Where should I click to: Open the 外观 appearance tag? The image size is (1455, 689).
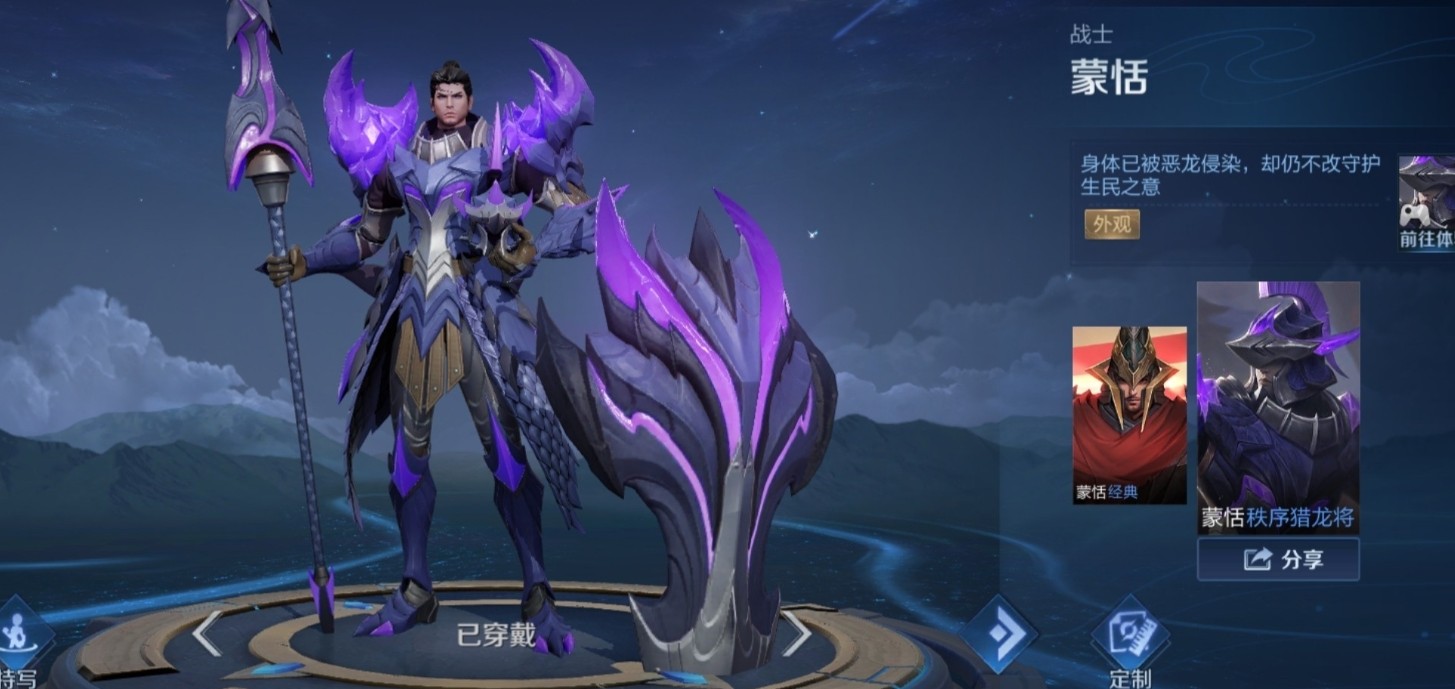pos(1111,224)
